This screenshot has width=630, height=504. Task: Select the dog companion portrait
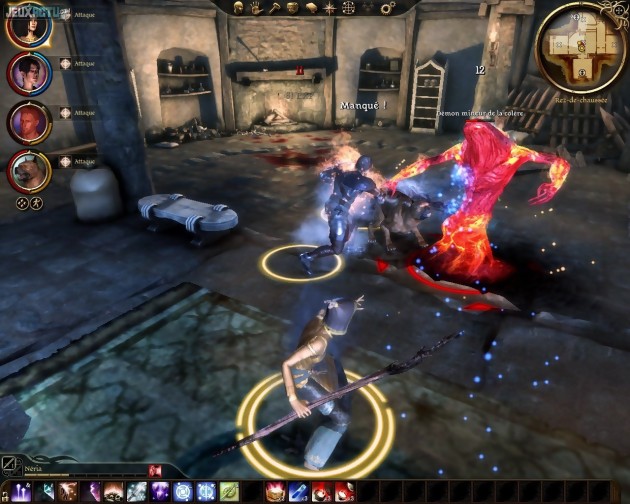click(27, 170)
